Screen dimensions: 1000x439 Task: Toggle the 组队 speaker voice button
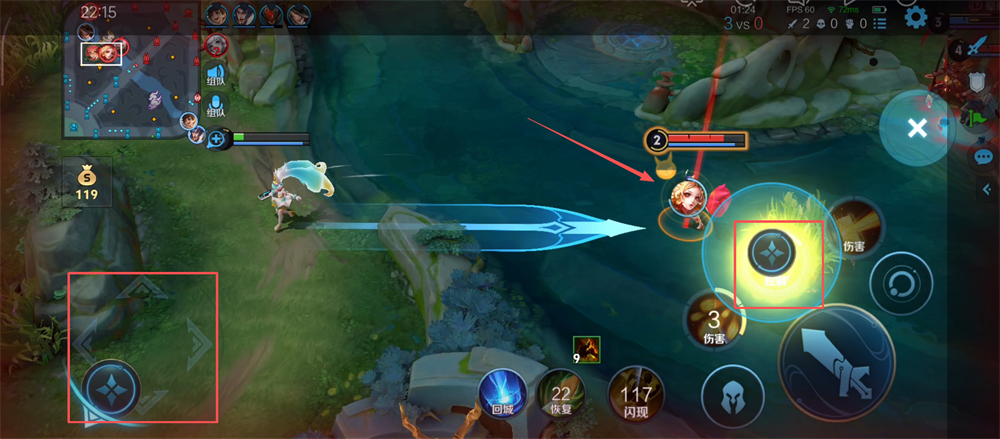pos(216,74)
